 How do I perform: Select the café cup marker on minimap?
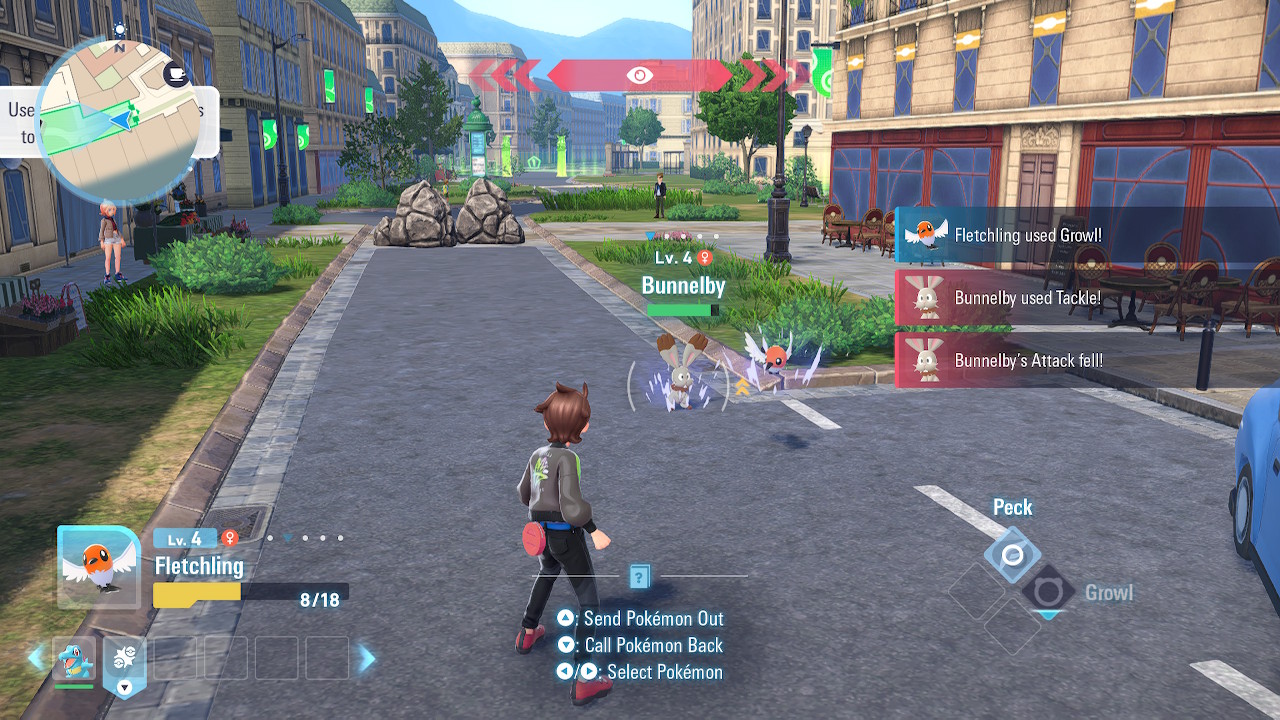coord(177,74)
